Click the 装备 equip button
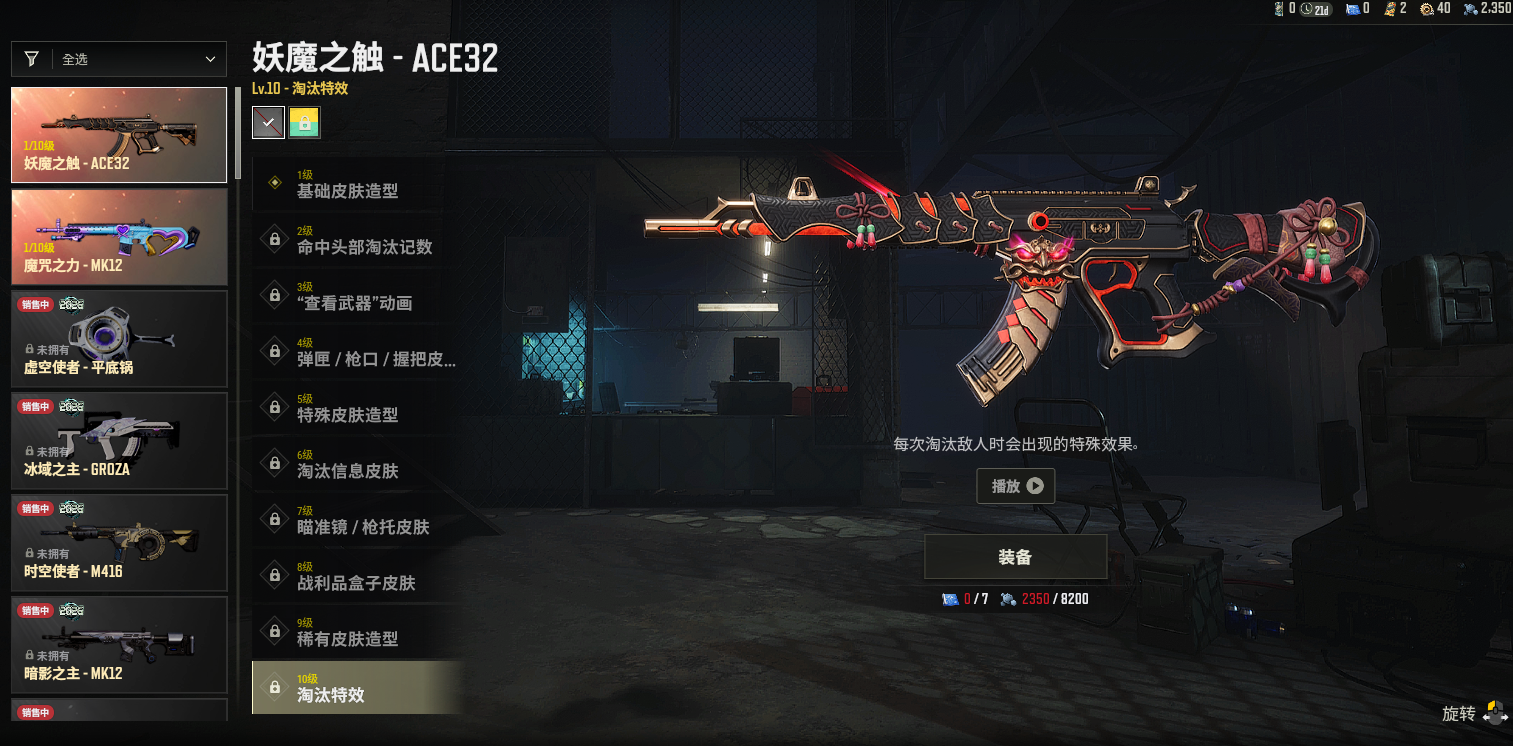1513x746 pixels. [1015, 557]
